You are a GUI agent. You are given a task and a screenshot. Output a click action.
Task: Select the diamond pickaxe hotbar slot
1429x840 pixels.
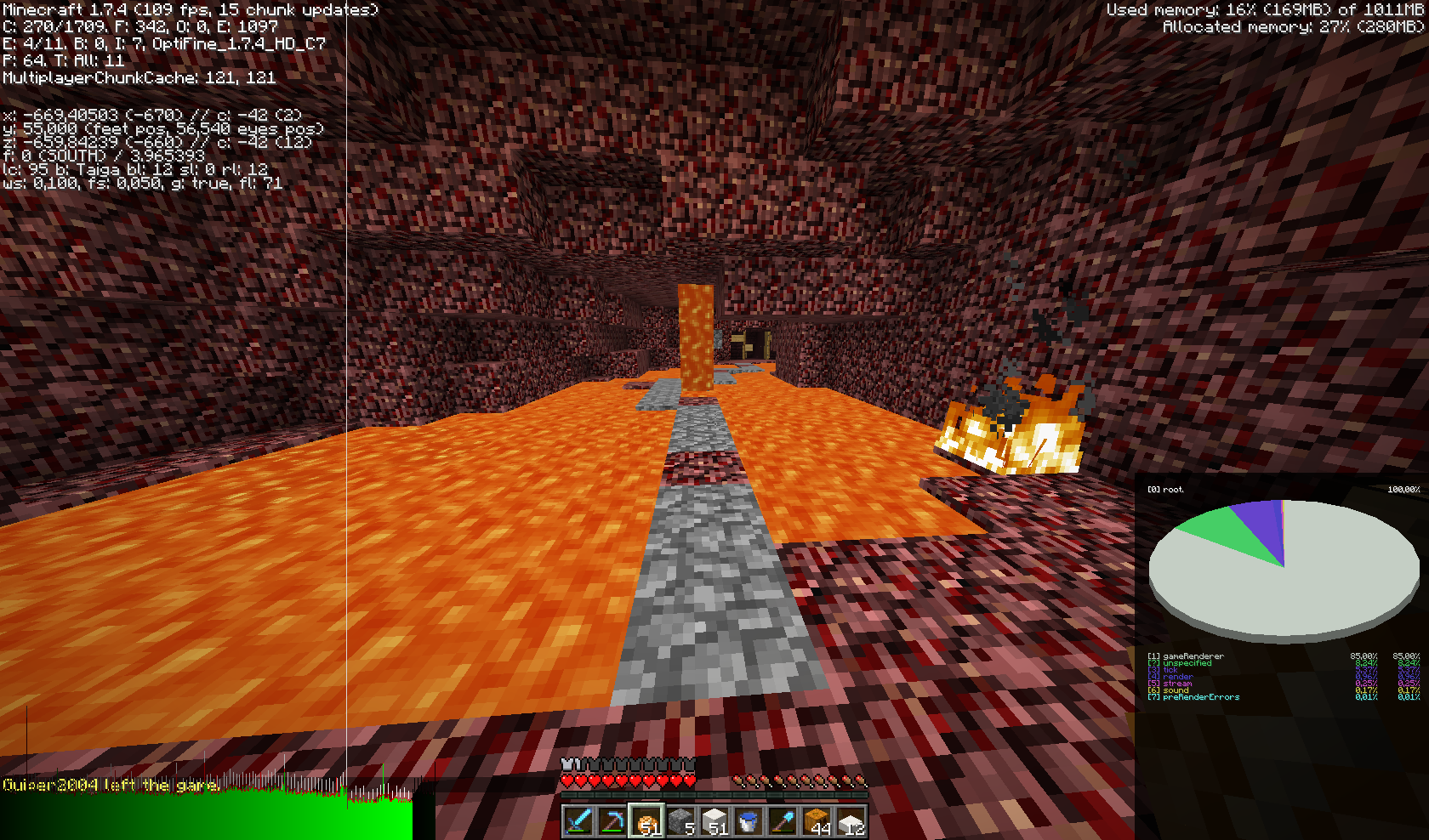[x=612, y=820]
